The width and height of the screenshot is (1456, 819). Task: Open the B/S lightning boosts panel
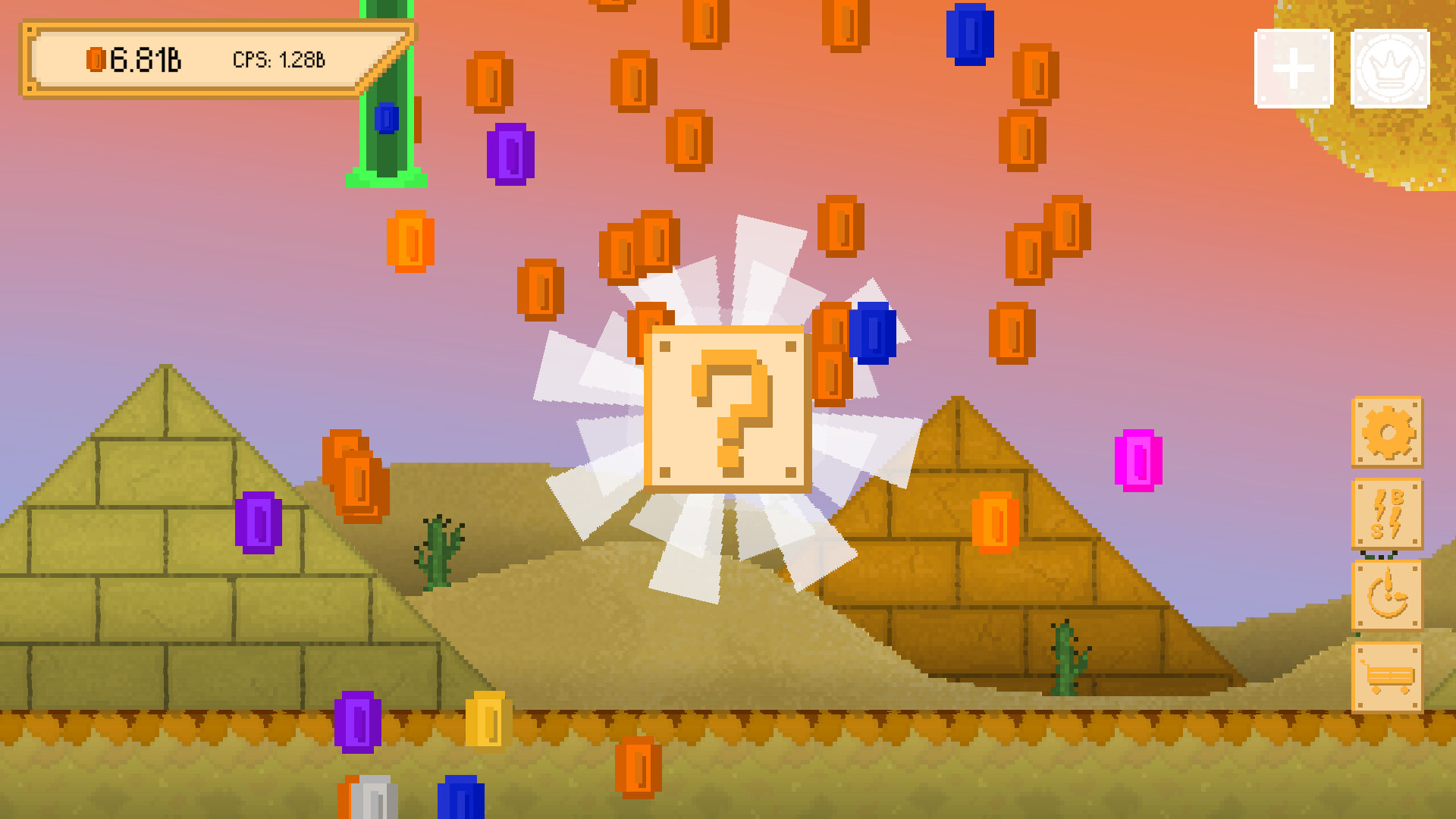coord(1388,516)
